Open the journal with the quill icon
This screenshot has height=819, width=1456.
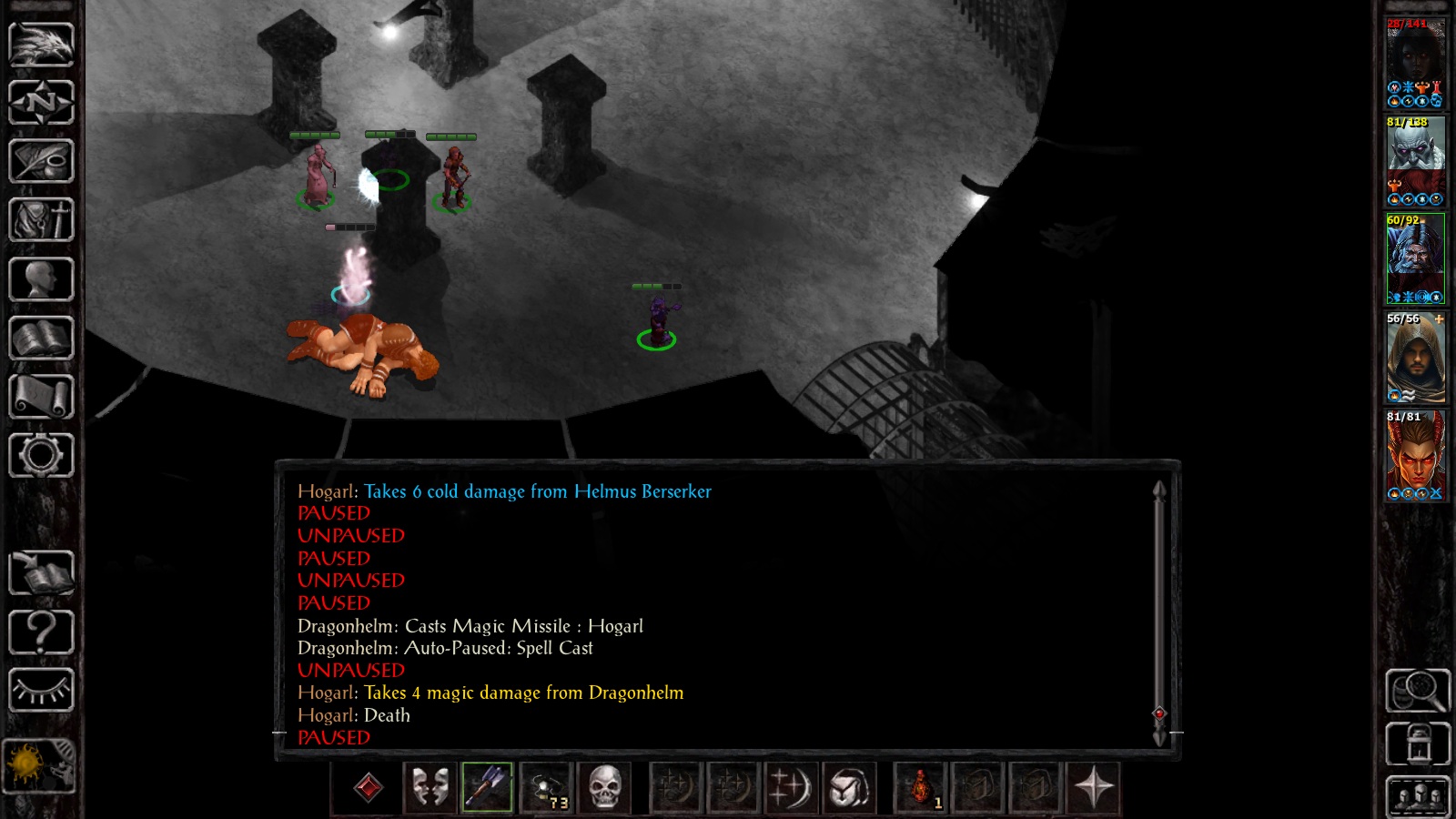(41, 161)
